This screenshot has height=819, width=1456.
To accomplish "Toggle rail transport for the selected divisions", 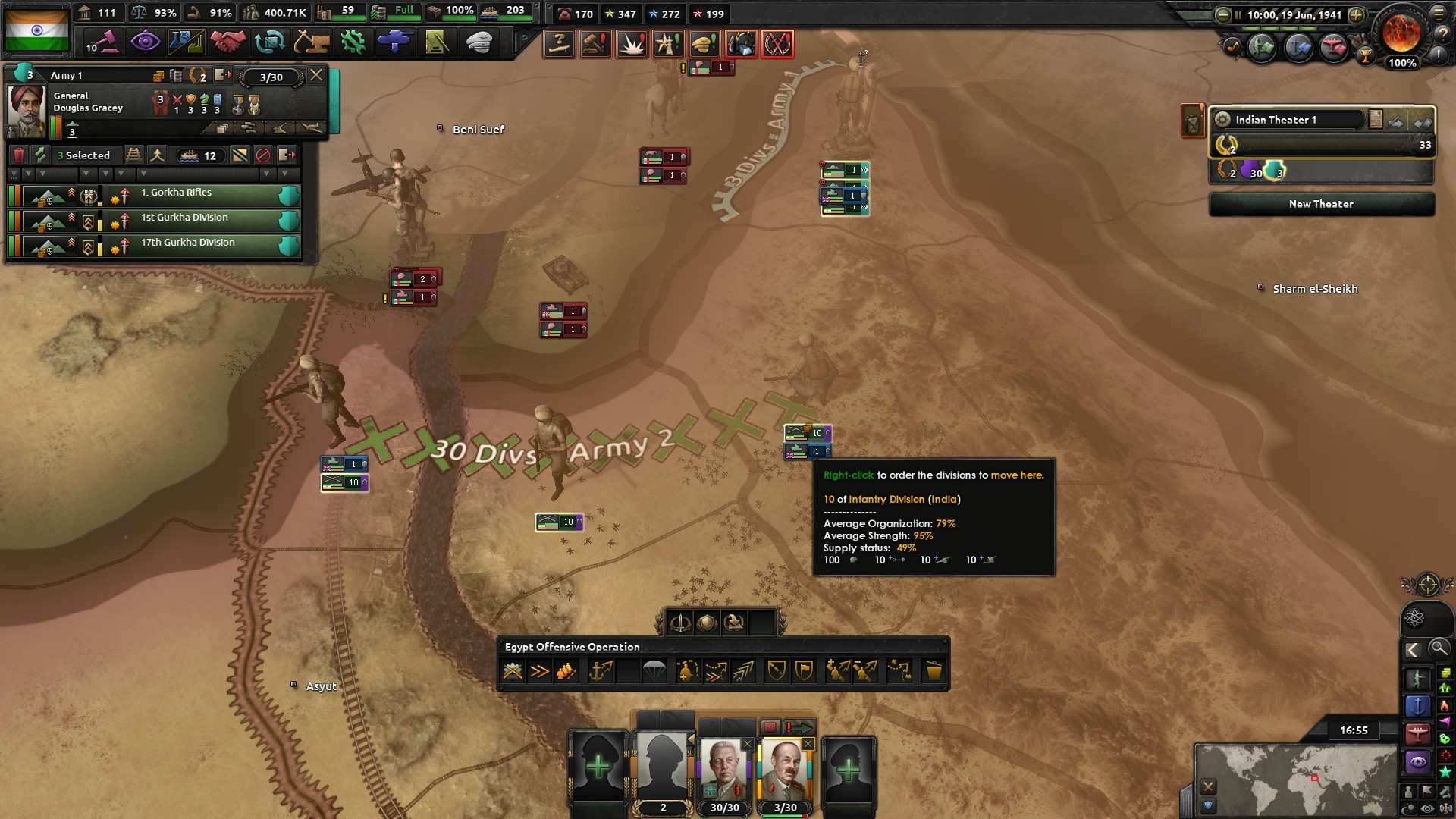I will (x=134, y=155).
